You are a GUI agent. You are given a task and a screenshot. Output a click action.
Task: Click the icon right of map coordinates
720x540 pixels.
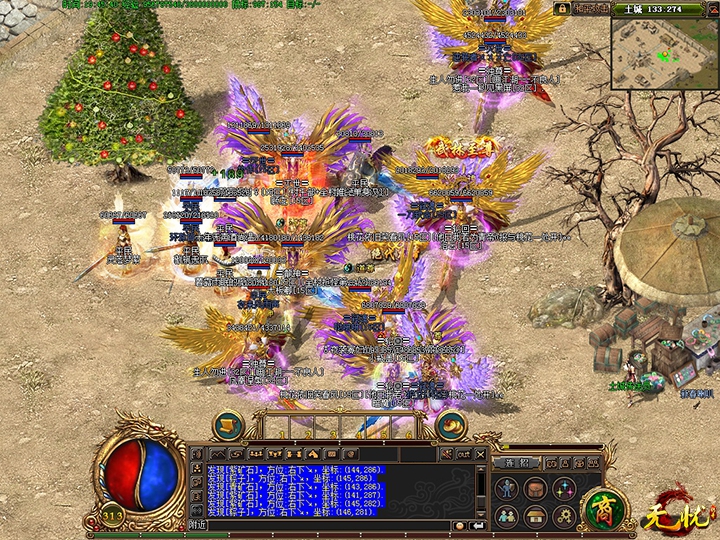pyautogui.click(x=710, y=8)
